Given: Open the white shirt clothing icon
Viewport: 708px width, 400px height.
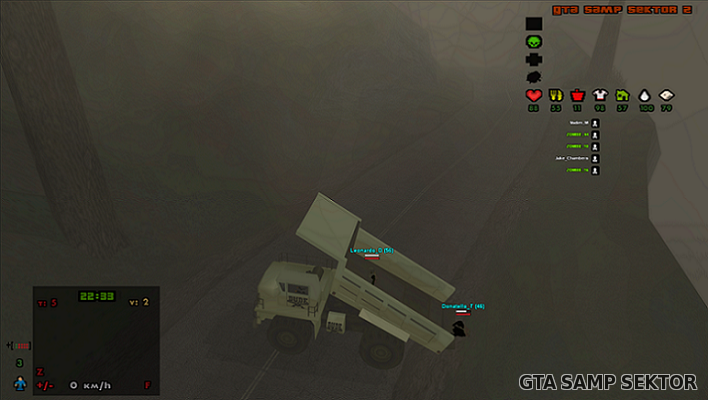Looking at the screenshot, I should pos(600,95).
